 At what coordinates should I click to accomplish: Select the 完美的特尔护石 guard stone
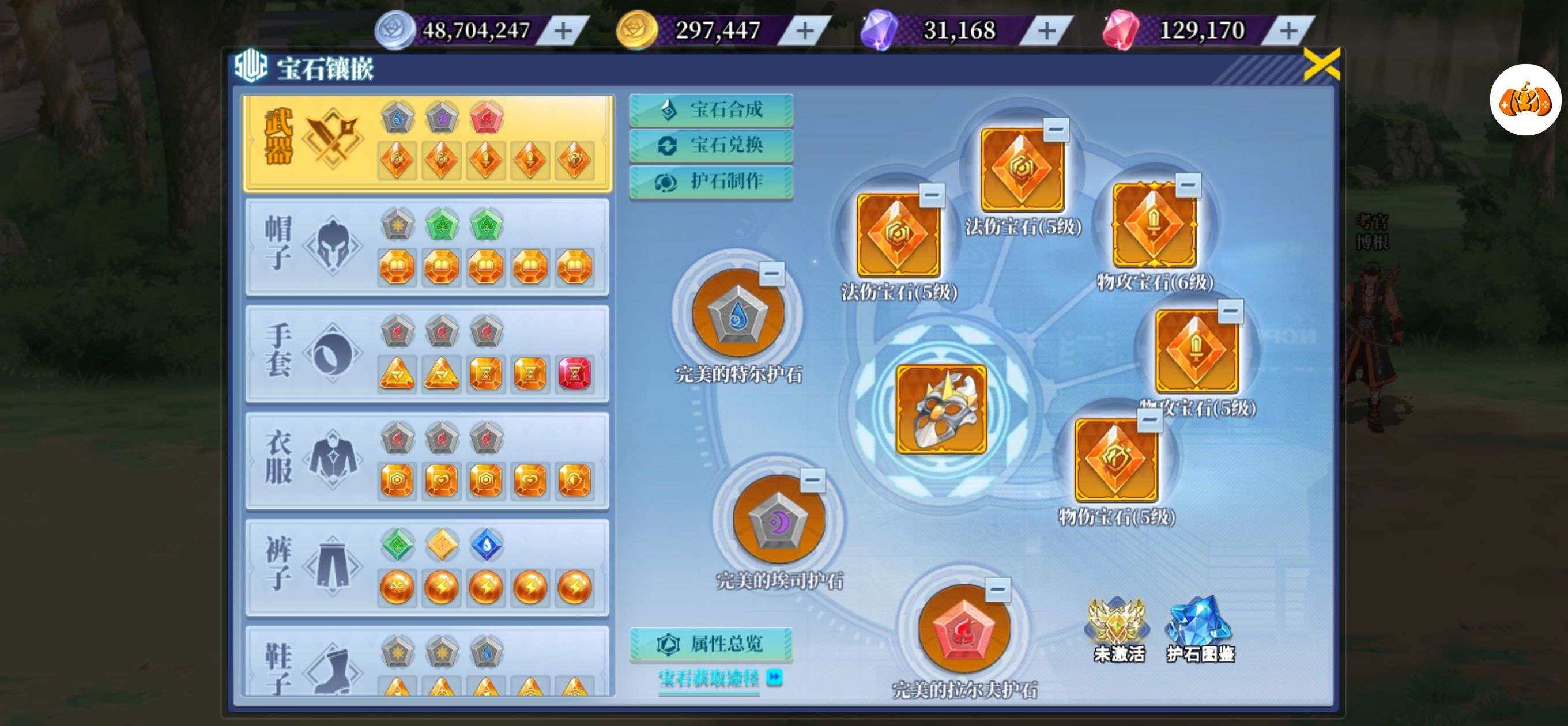pos(738,313)
